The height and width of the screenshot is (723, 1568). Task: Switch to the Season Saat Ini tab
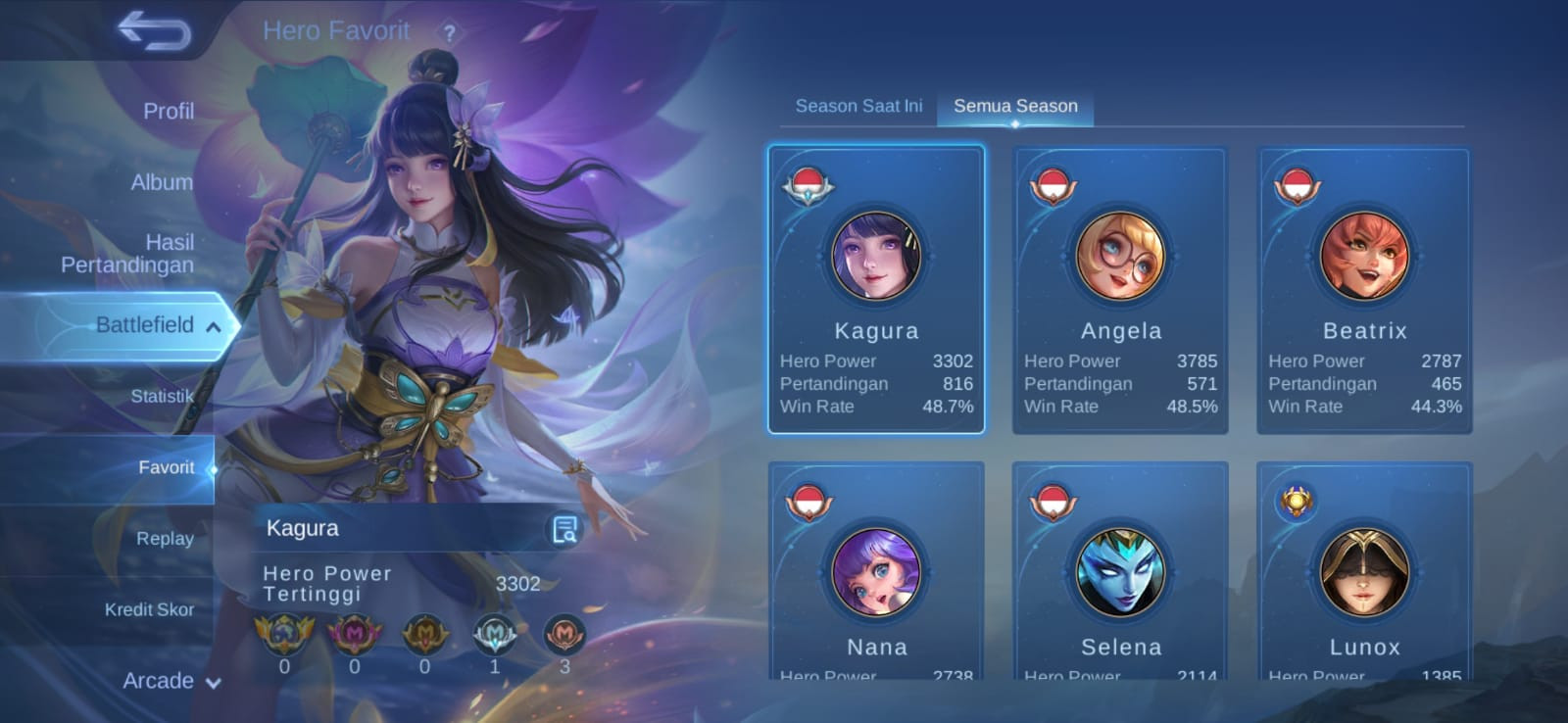click(x=858, y=106)
